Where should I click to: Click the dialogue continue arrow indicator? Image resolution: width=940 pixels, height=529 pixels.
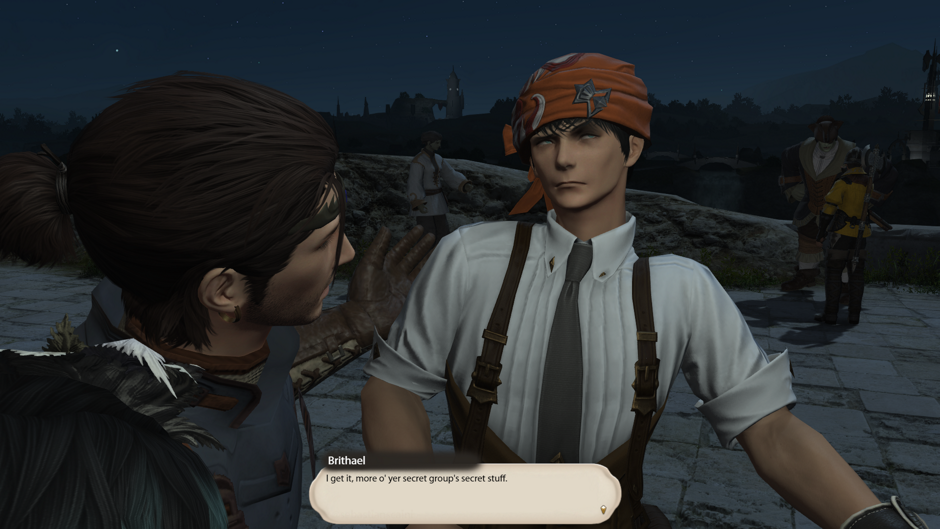[x=603, y=510]
